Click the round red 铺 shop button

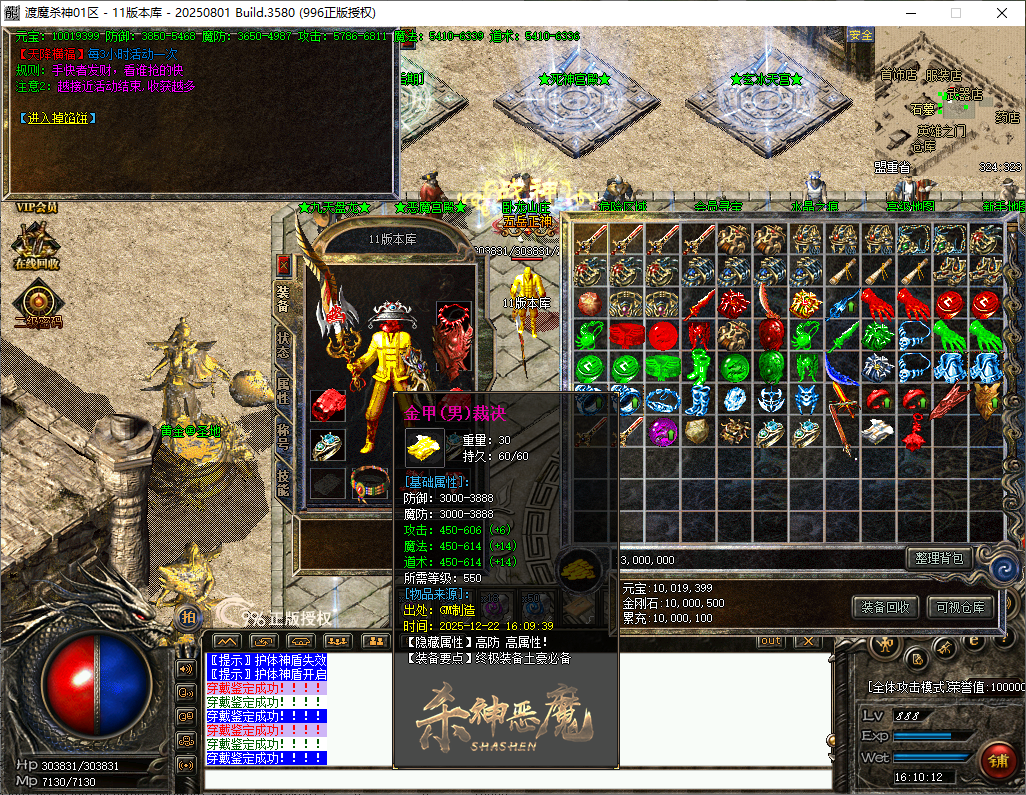[x=997, y=759]
